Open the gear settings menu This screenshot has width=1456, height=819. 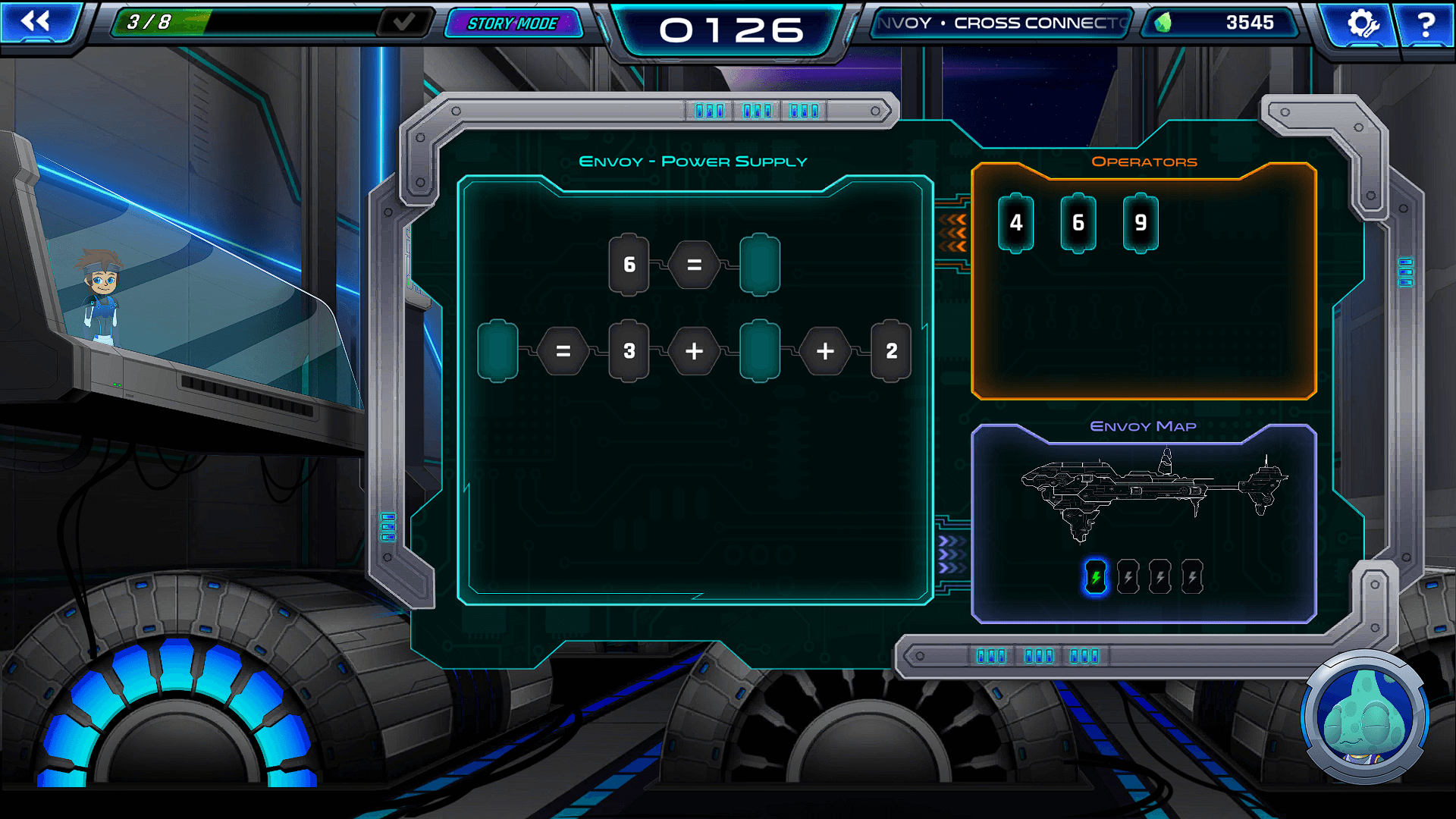(x=1362, y=24)
